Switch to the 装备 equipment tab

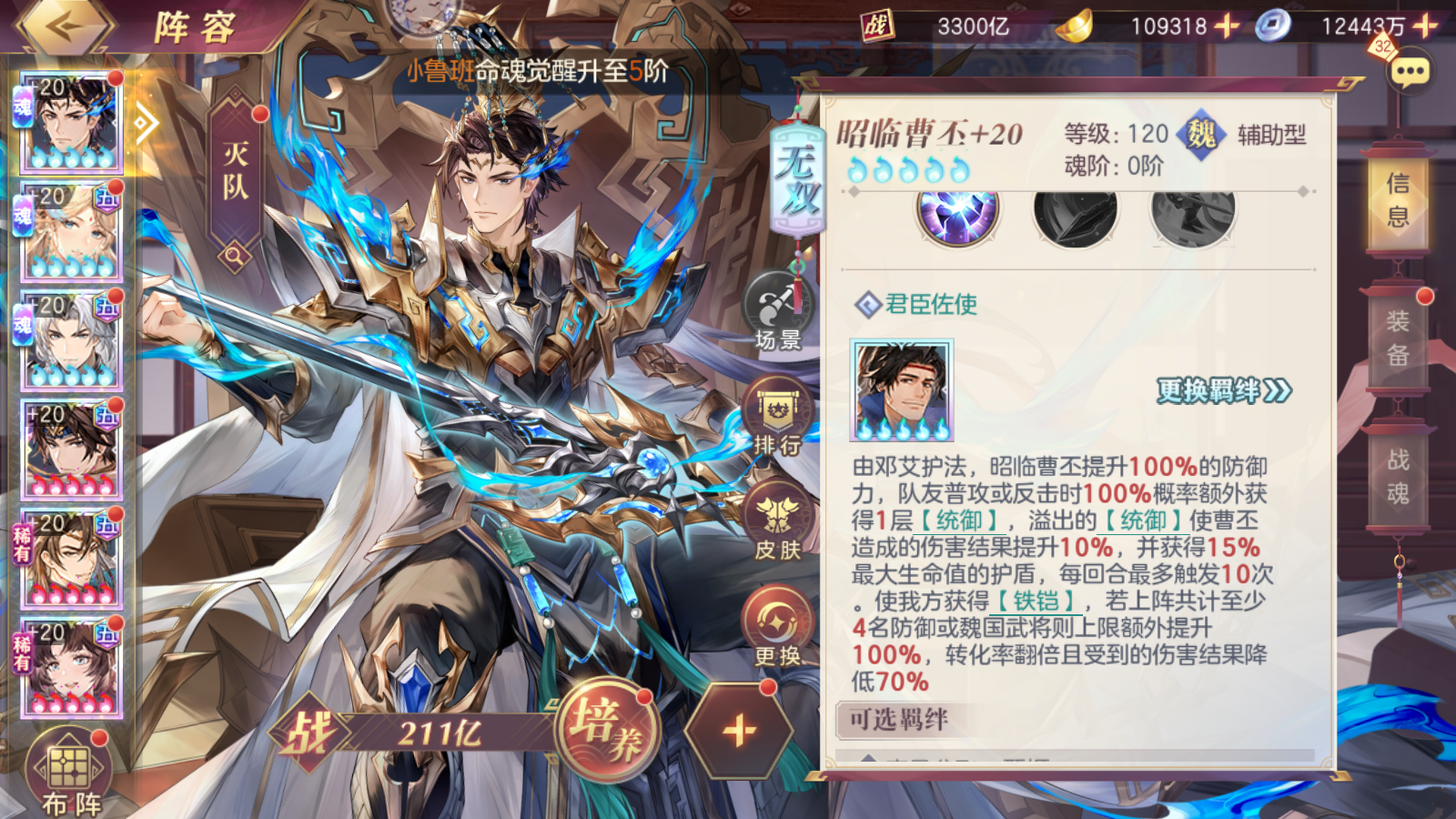1398,338
